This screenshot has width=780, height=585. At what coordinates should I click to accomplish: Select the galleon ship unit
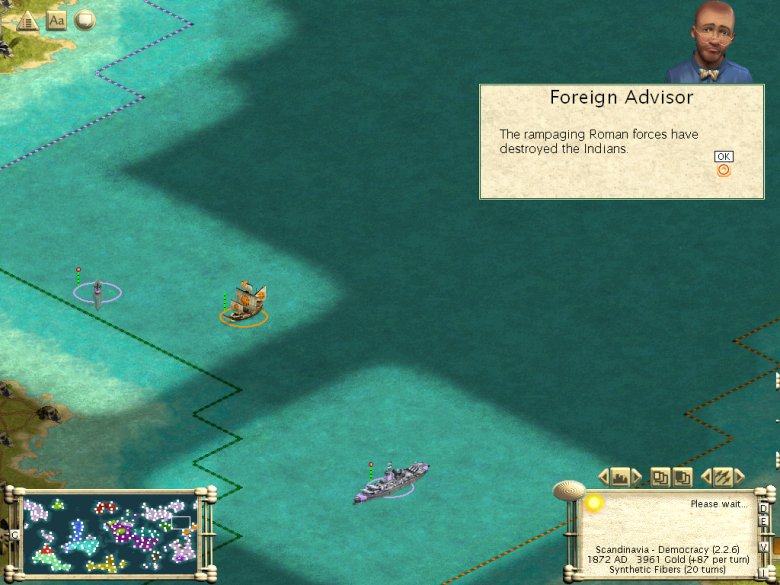[x=246, y=300]
